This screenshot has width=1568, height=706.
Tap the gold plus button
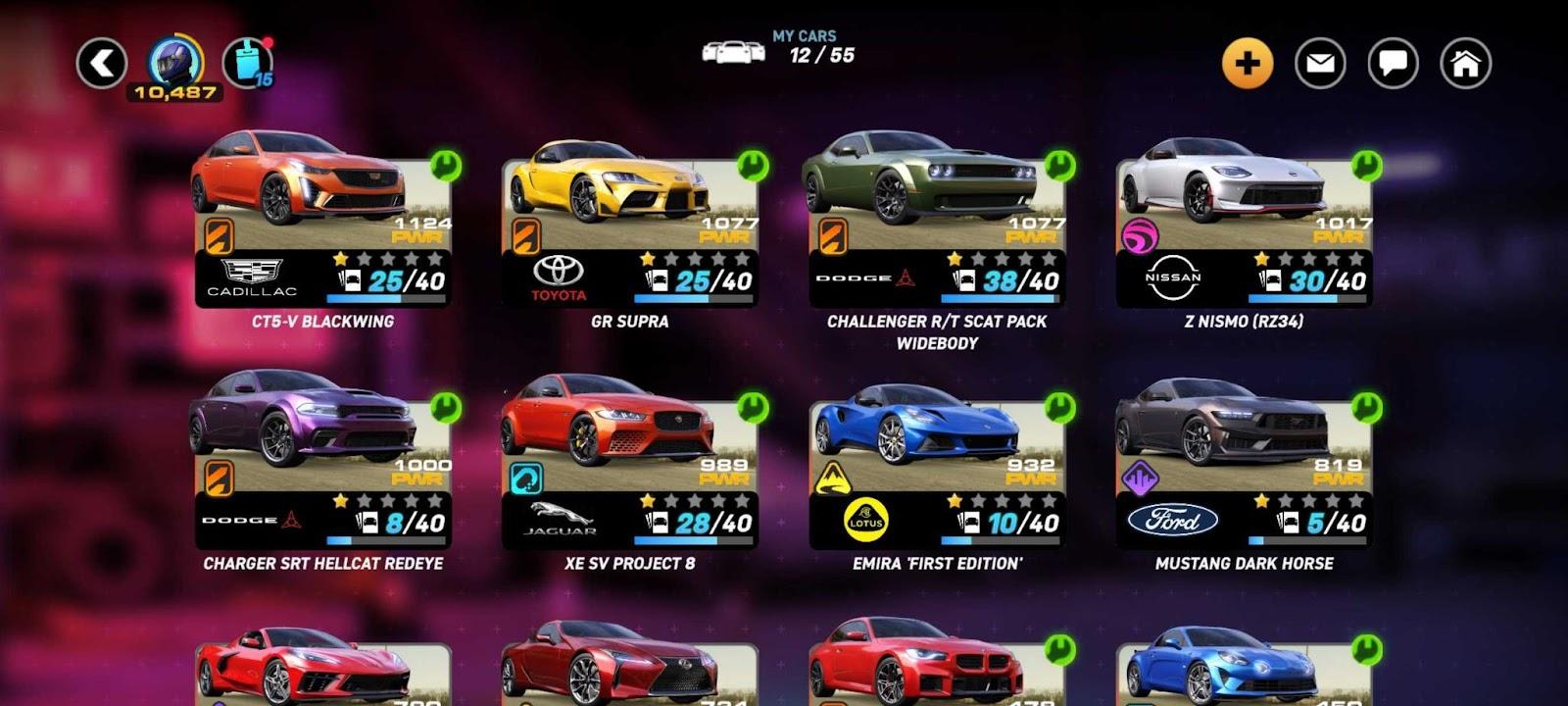coord(1247,64)
